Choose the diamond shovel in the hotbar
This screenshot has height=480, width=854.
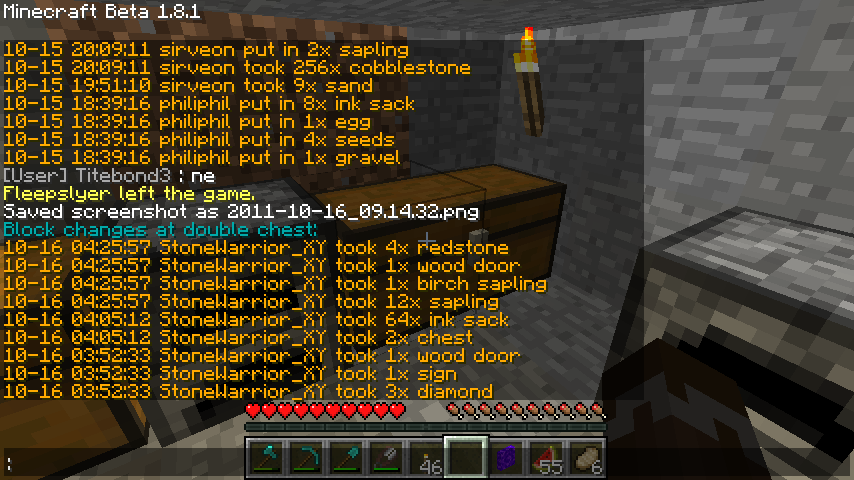(346, 458)
